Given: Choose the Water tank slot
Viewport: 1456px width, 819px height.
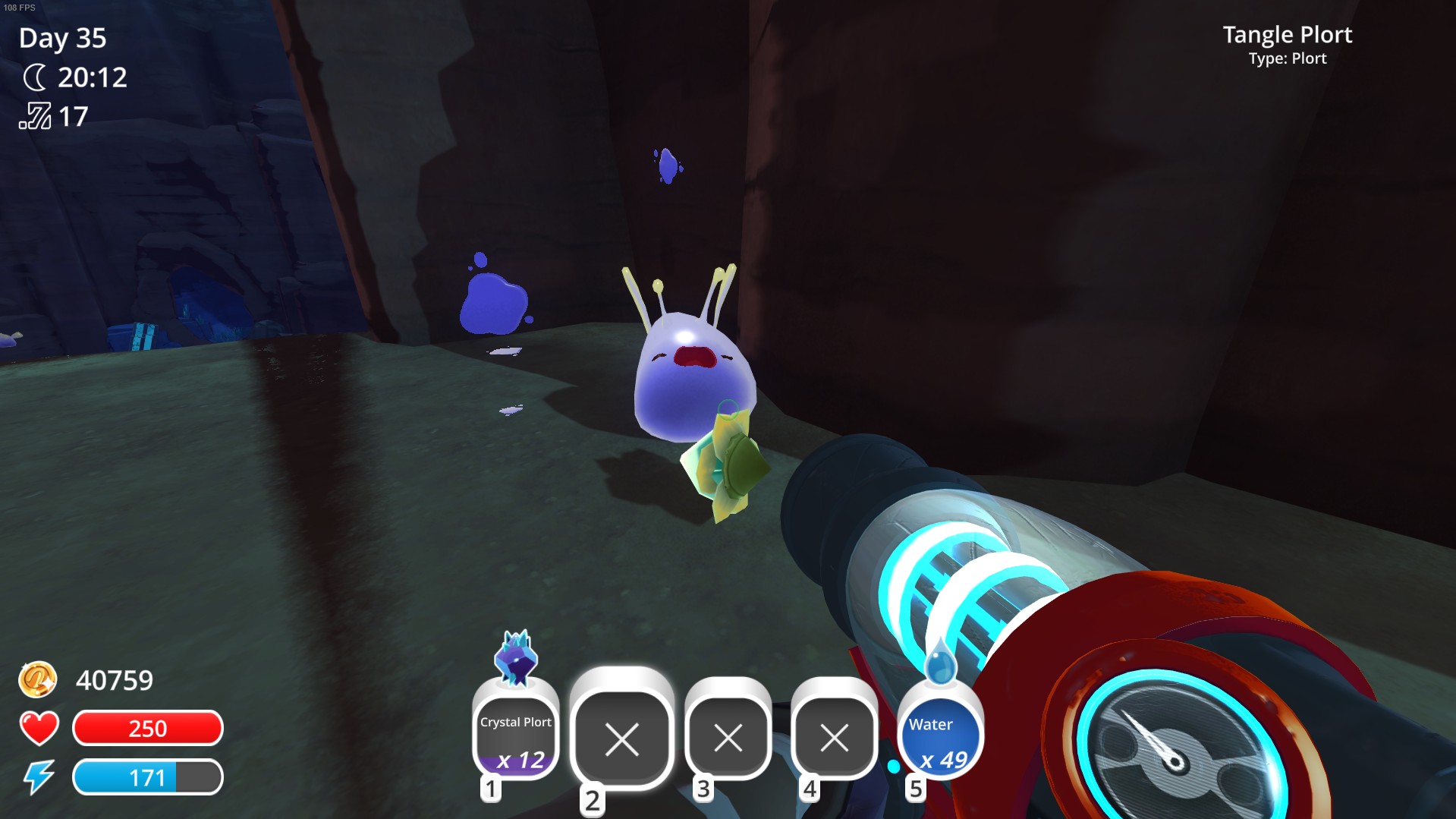Looking at the screenshot, I should tap(940, 735).
